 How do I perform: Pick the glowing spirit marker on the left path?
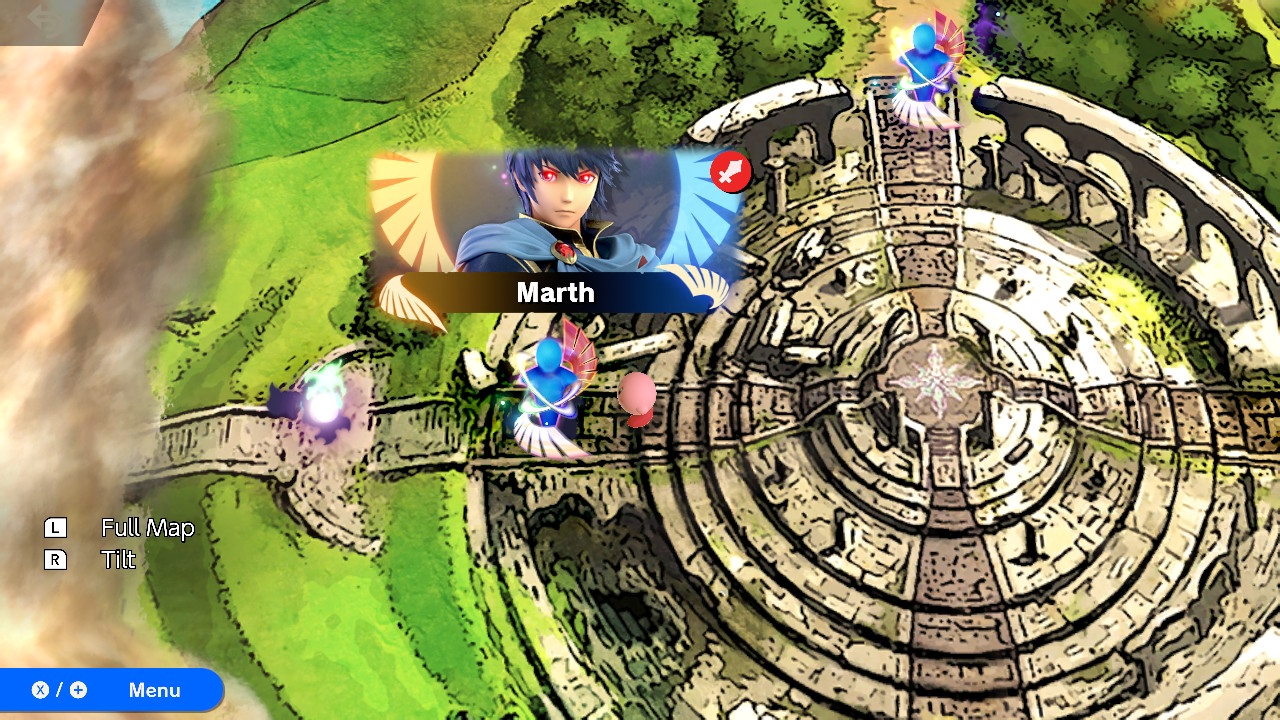click(322, 405)
